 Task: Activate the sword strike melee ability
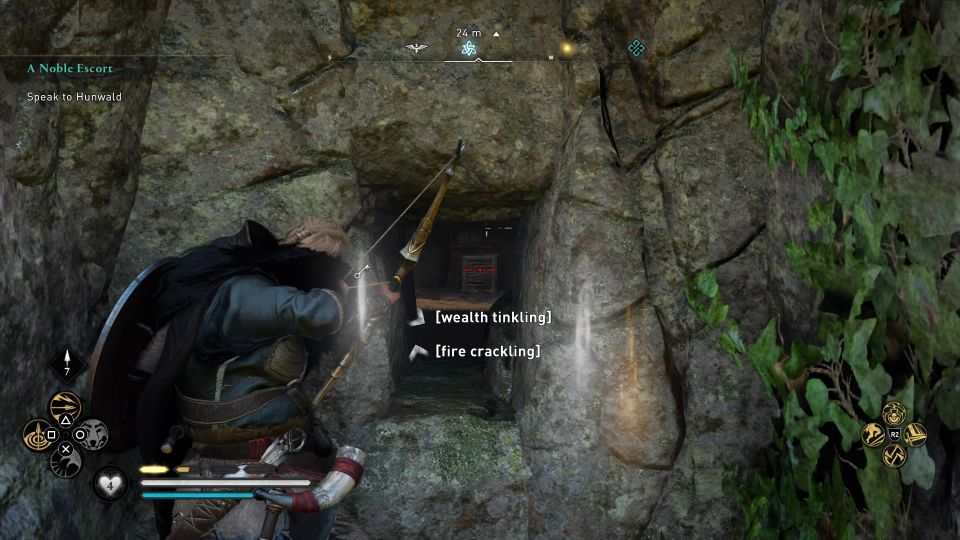point(915,435)
